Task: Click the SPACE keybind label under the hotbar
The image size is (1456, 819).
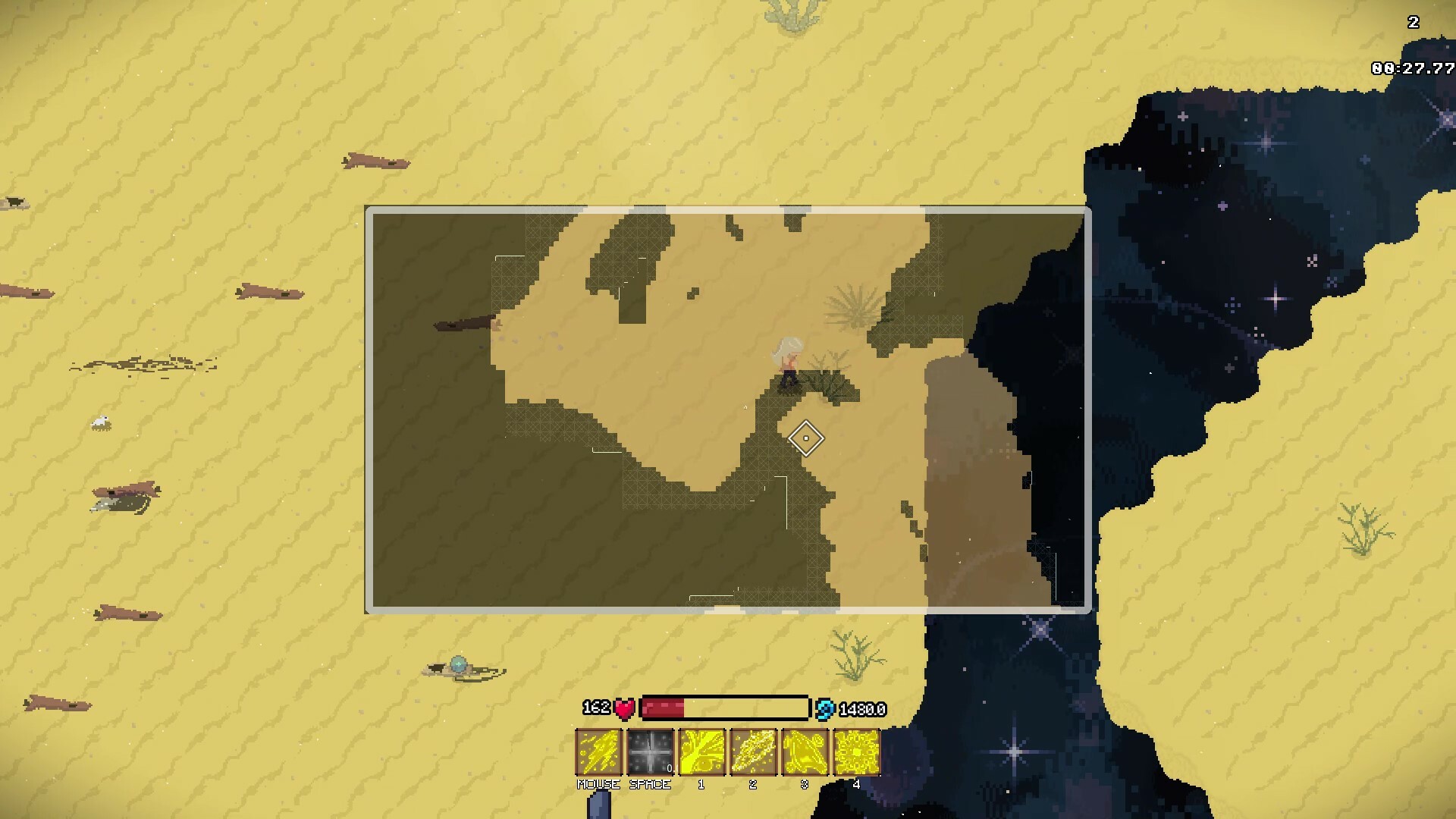Action: tap(650, 785)
